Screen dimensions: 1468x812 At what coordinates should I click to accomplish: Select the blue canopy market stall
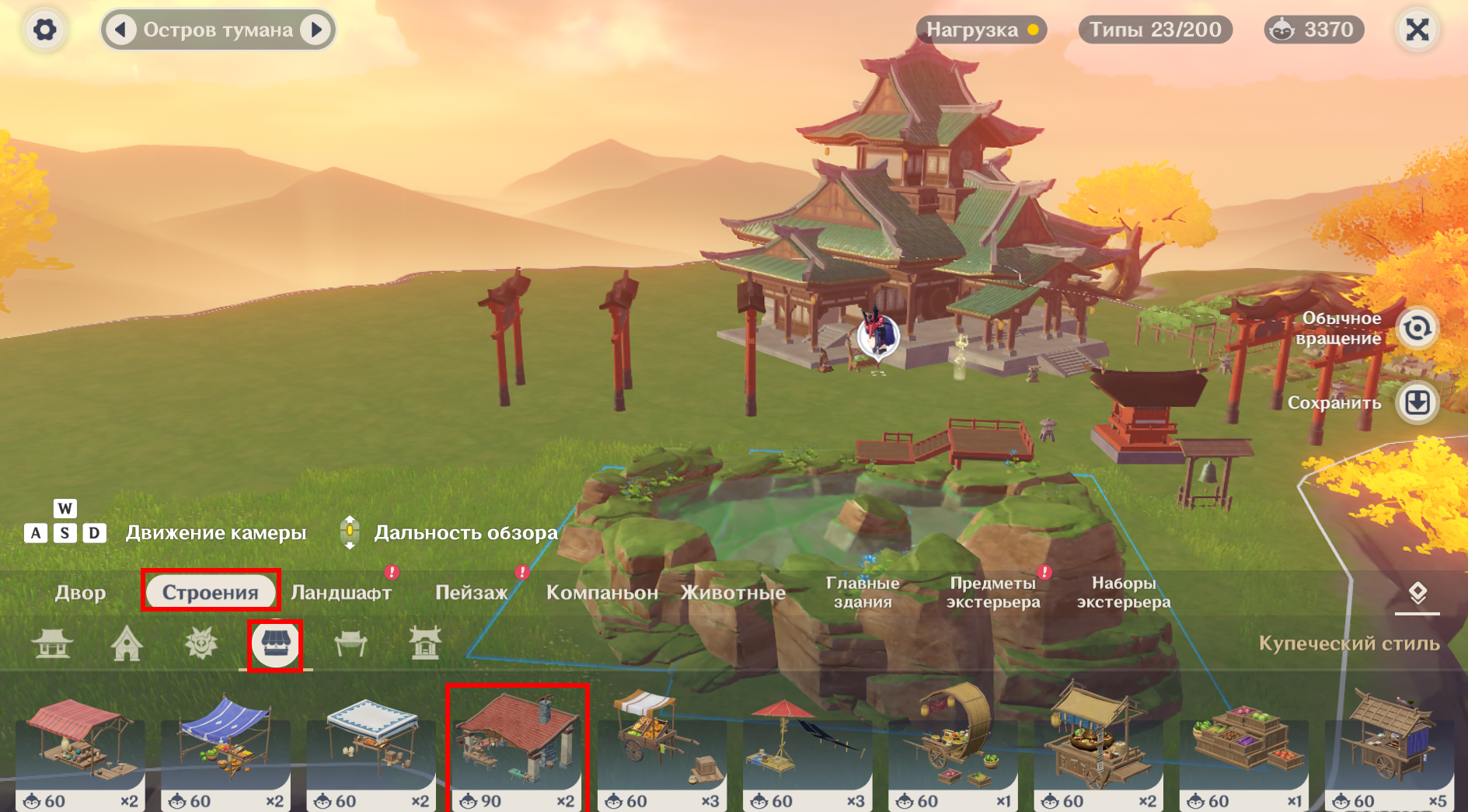click(x=225, y=748)
